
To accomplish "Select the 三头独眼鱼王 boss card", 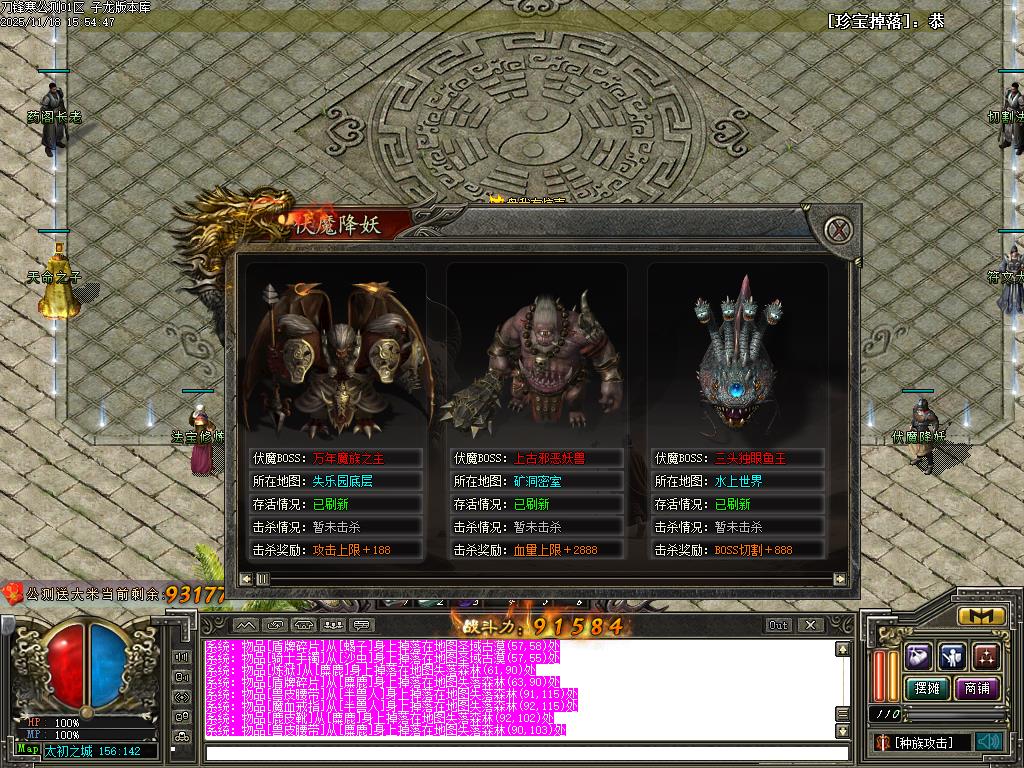I will point(738,350).
